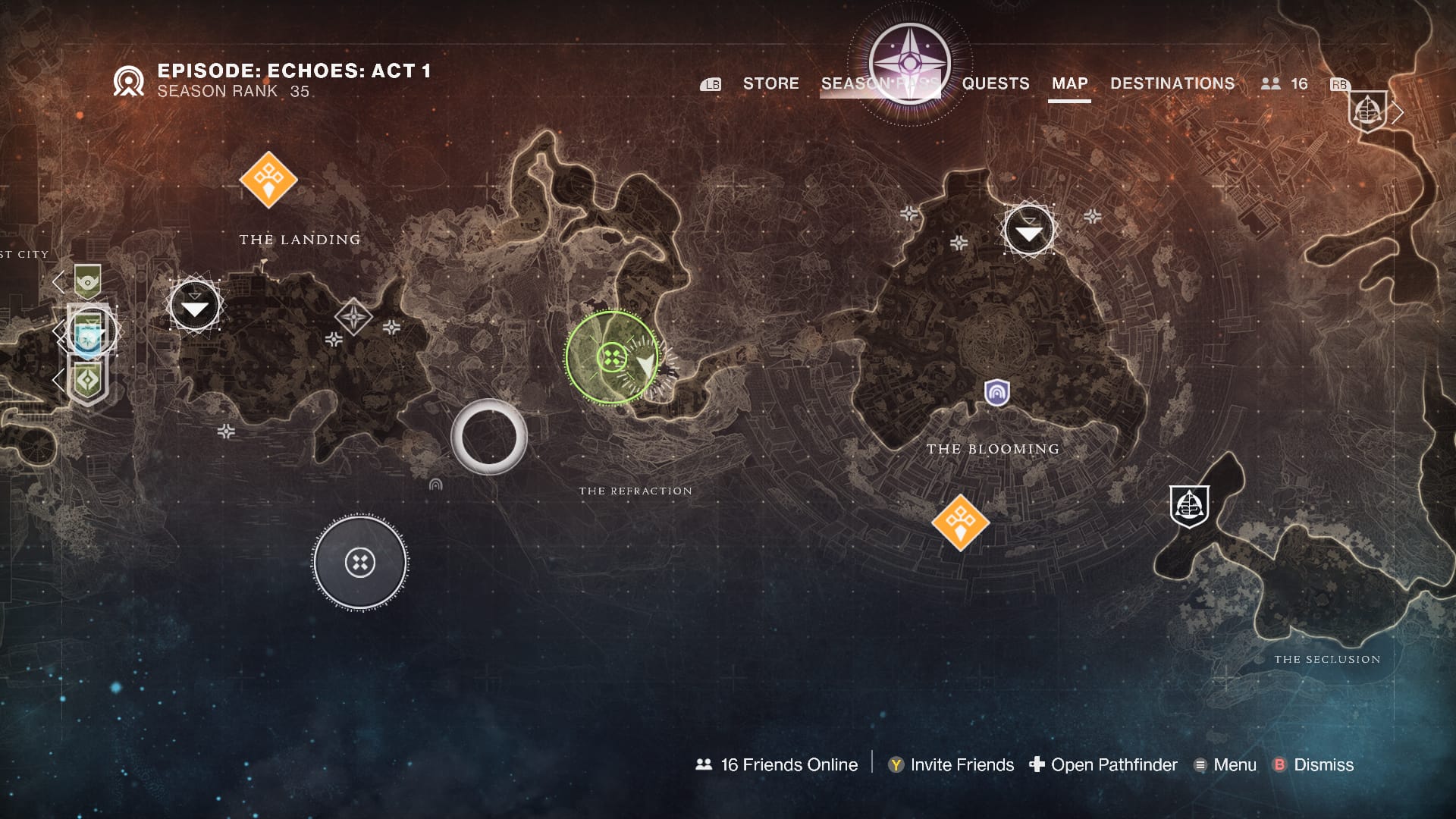Screen dimensions: 1456x819
Task: Open the Quests tab
Action: coord(996,83)
